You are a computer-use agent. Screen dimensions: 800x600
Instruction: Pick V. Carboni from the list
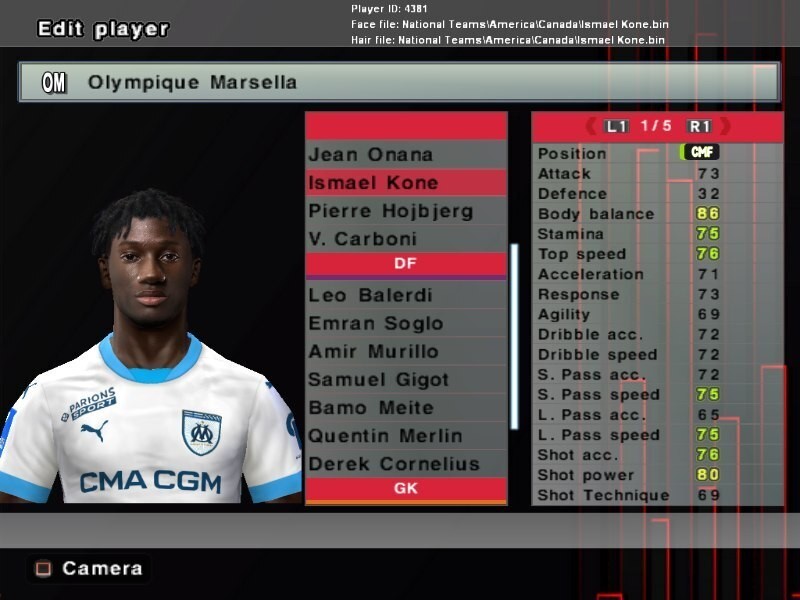(405, 239)
